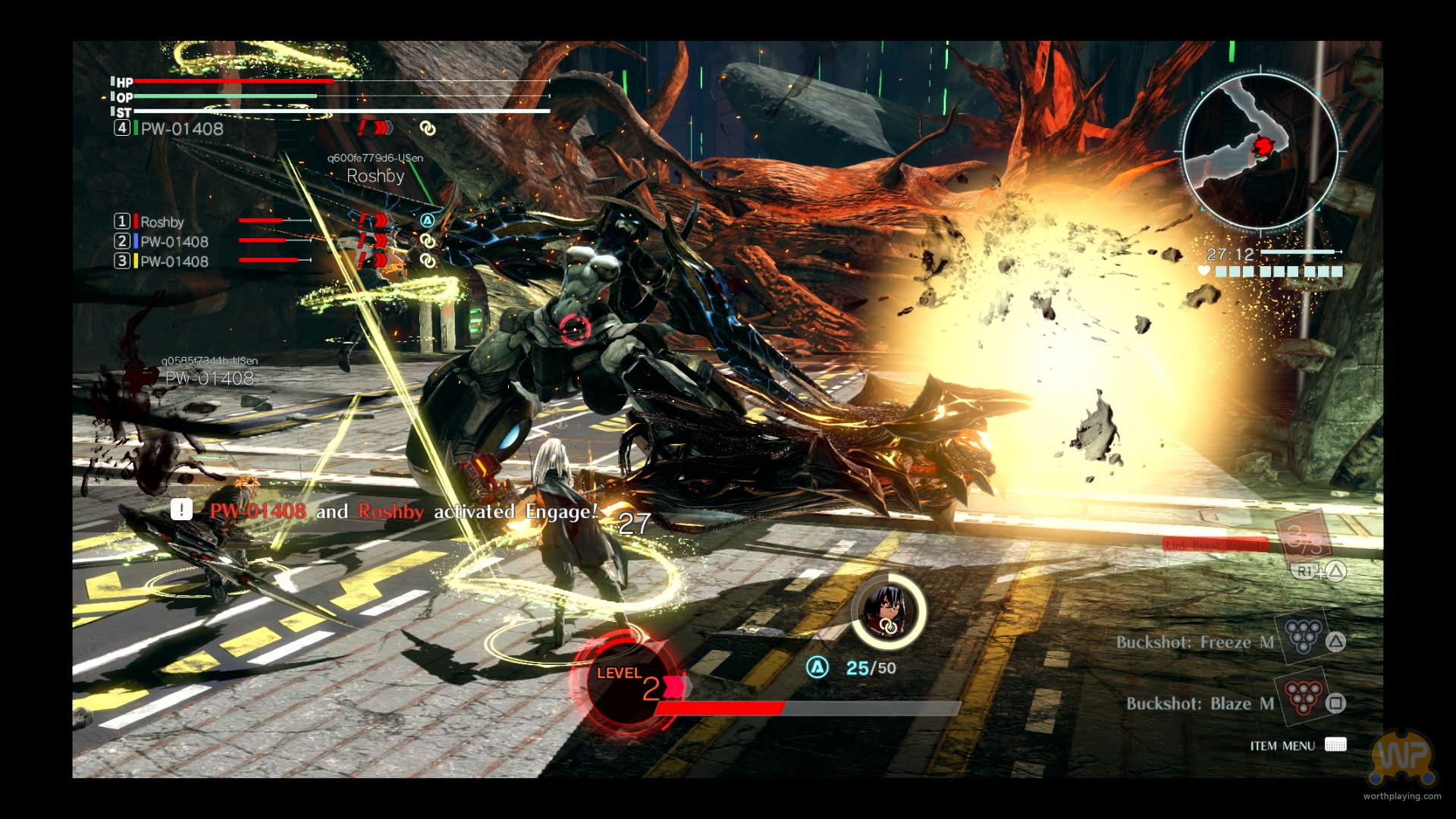Click the Engage partner portrait
Image resolution: width=1456 pixels, height=819 pixels.
[887, 611]
